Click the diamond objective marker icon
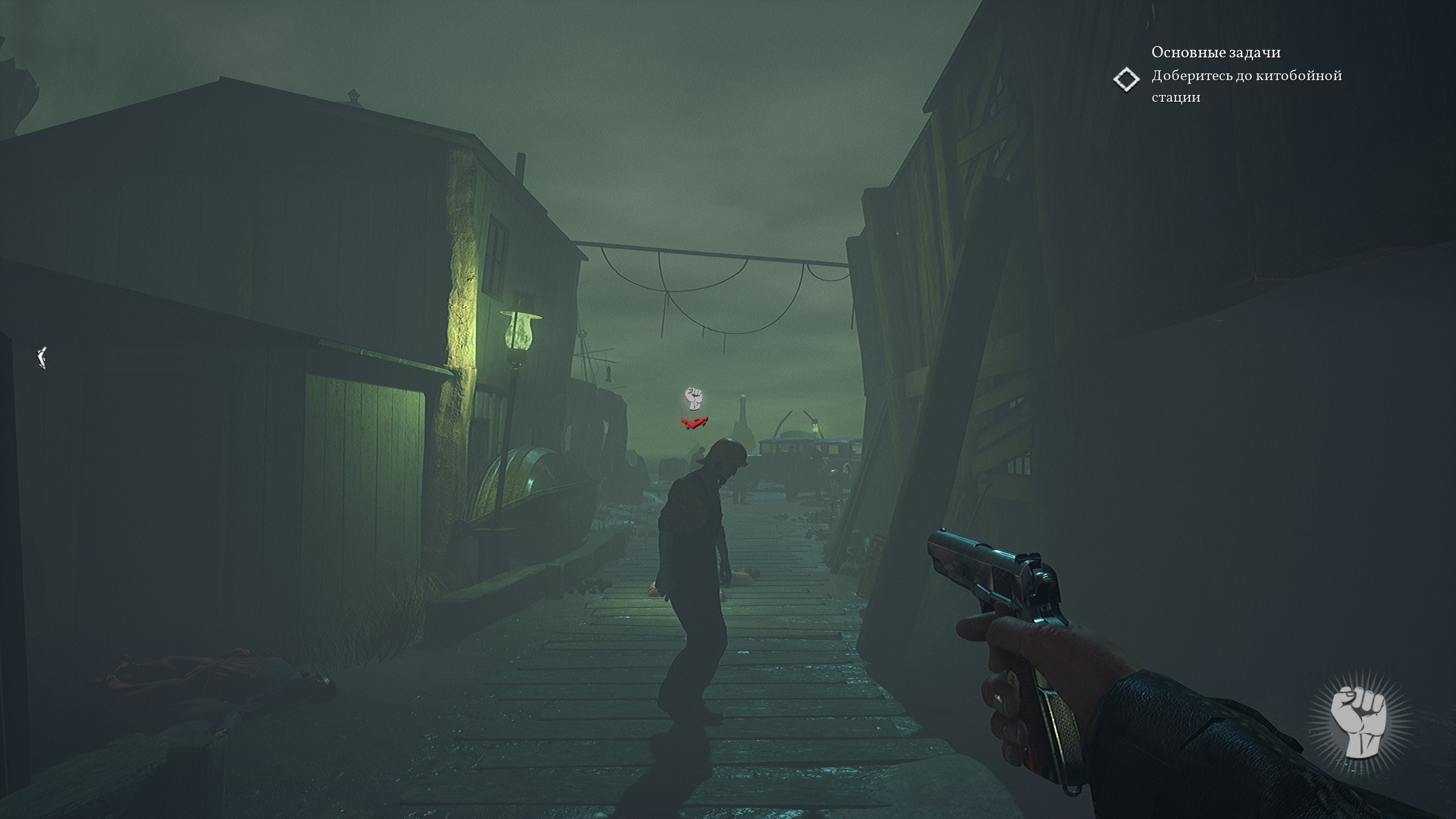 pyautogui.click(x=1126, y=80)
